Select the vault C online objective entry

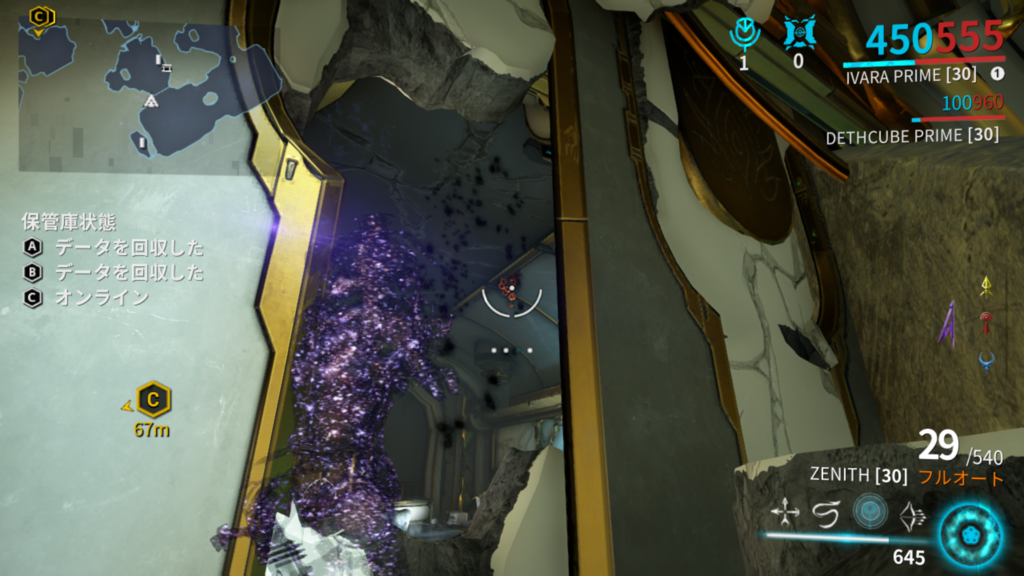[x=87, y=297]
